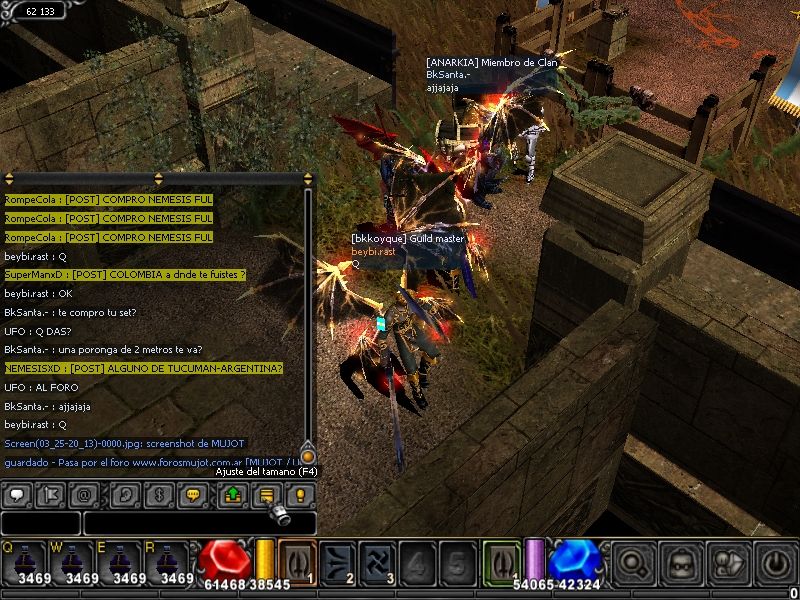Click the dollar sign chat button
800x600 pixels.
(159, 494)
